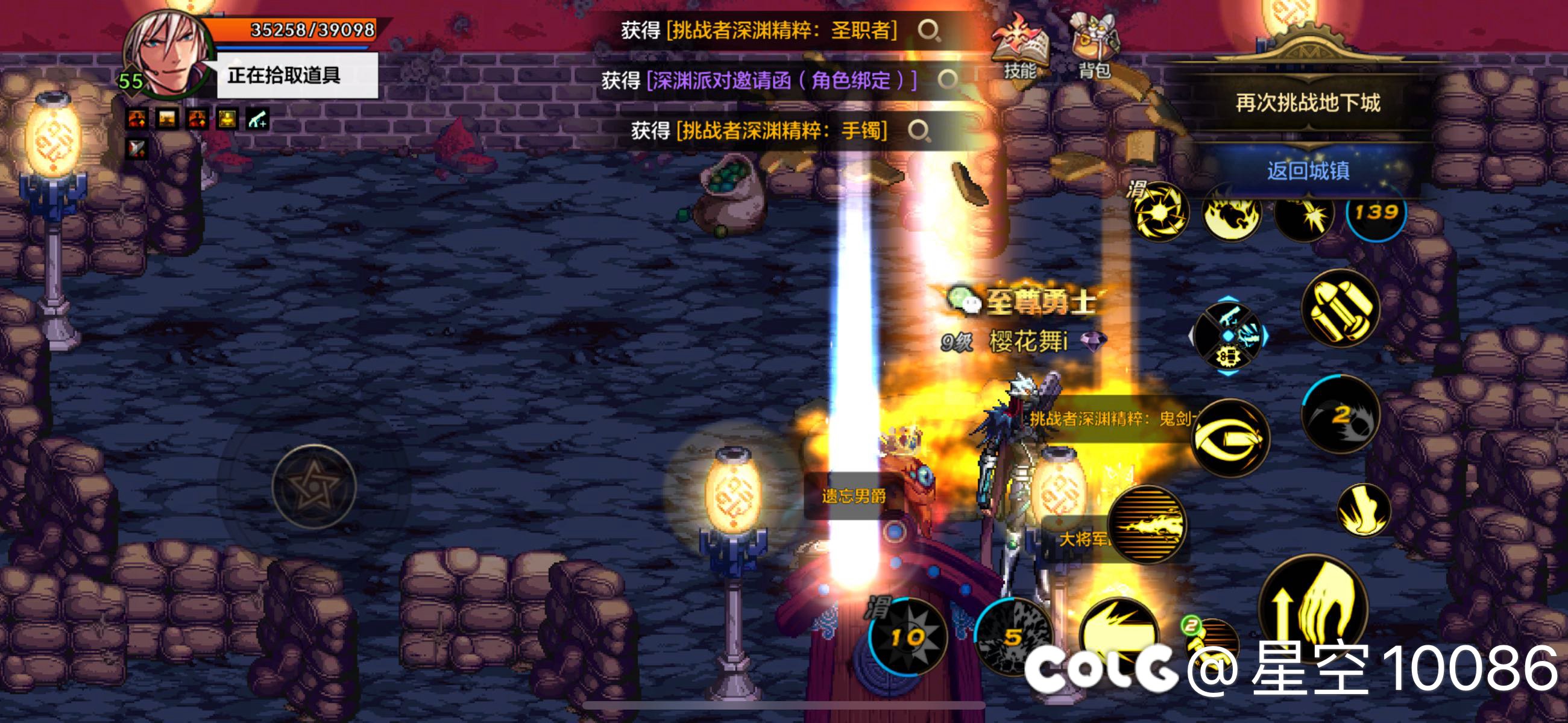Viewport: 1568px width, 723px height.
Task: Choose 再次挑战地下城 to retry dungeon
Action: point(1308,103)
